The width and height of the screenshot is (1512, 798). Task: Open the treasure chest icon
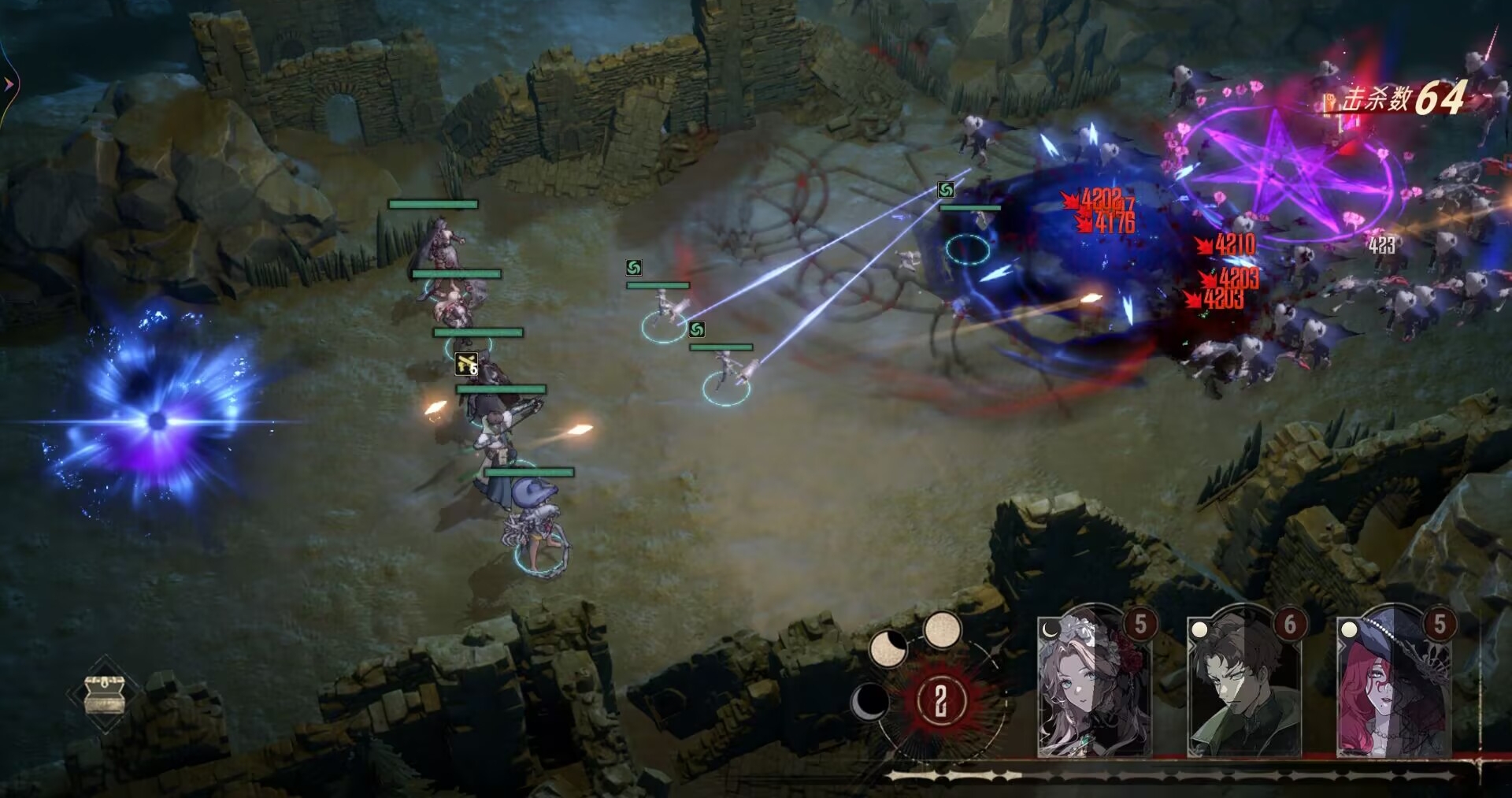(x=105, y=695)
